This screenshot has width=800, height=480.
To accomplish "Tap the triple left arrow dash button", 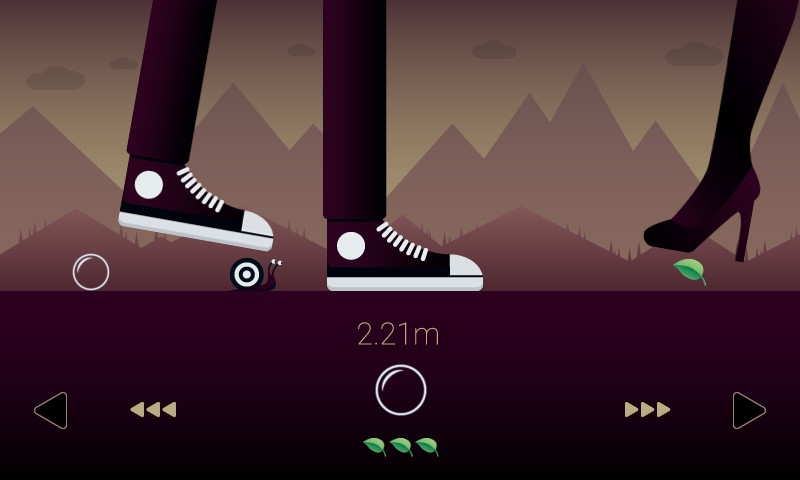I will coord(153,409).
